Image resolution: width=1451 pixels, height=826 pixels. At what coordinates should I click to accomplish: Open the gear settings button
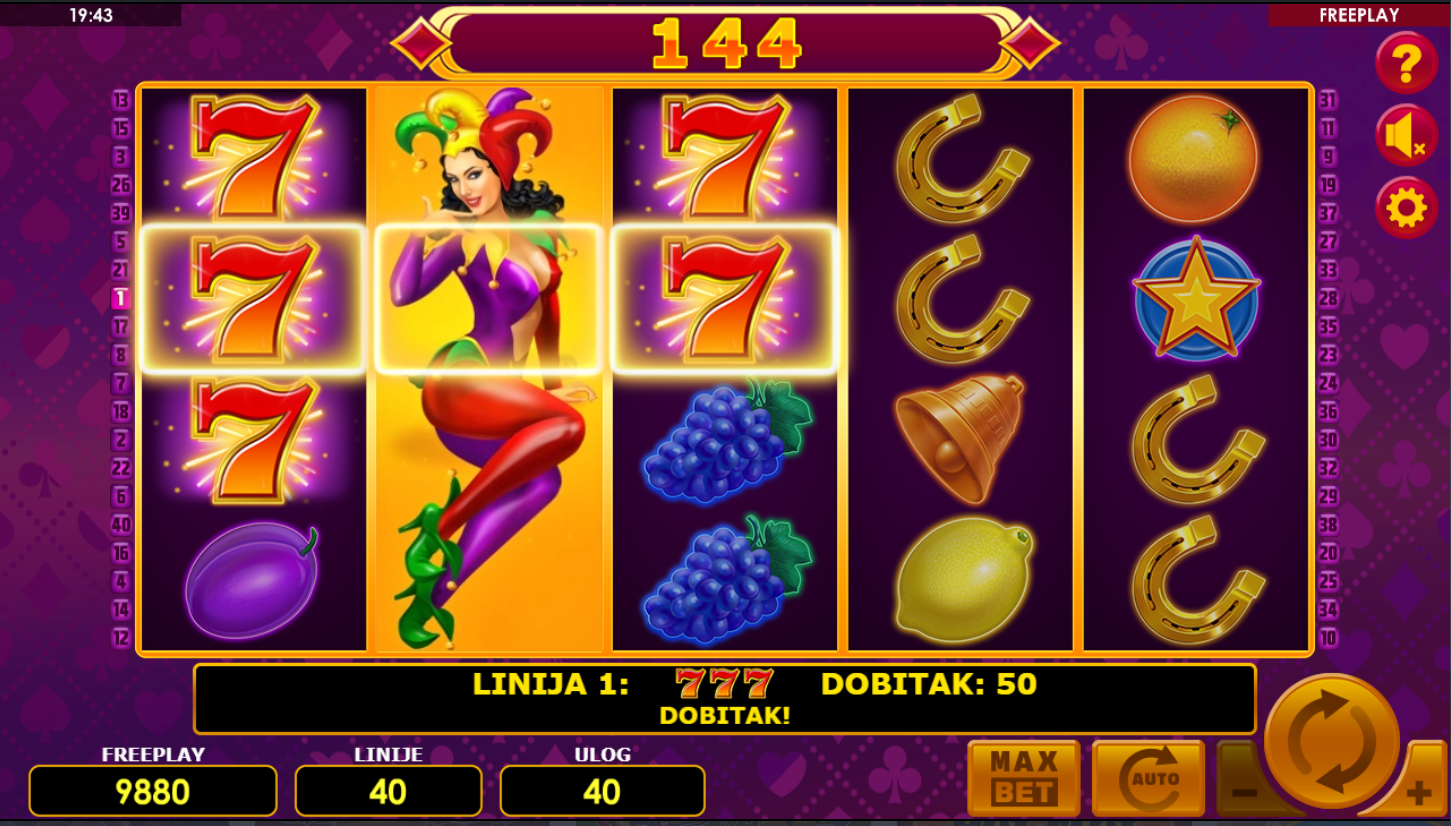tap(1406, 208)
